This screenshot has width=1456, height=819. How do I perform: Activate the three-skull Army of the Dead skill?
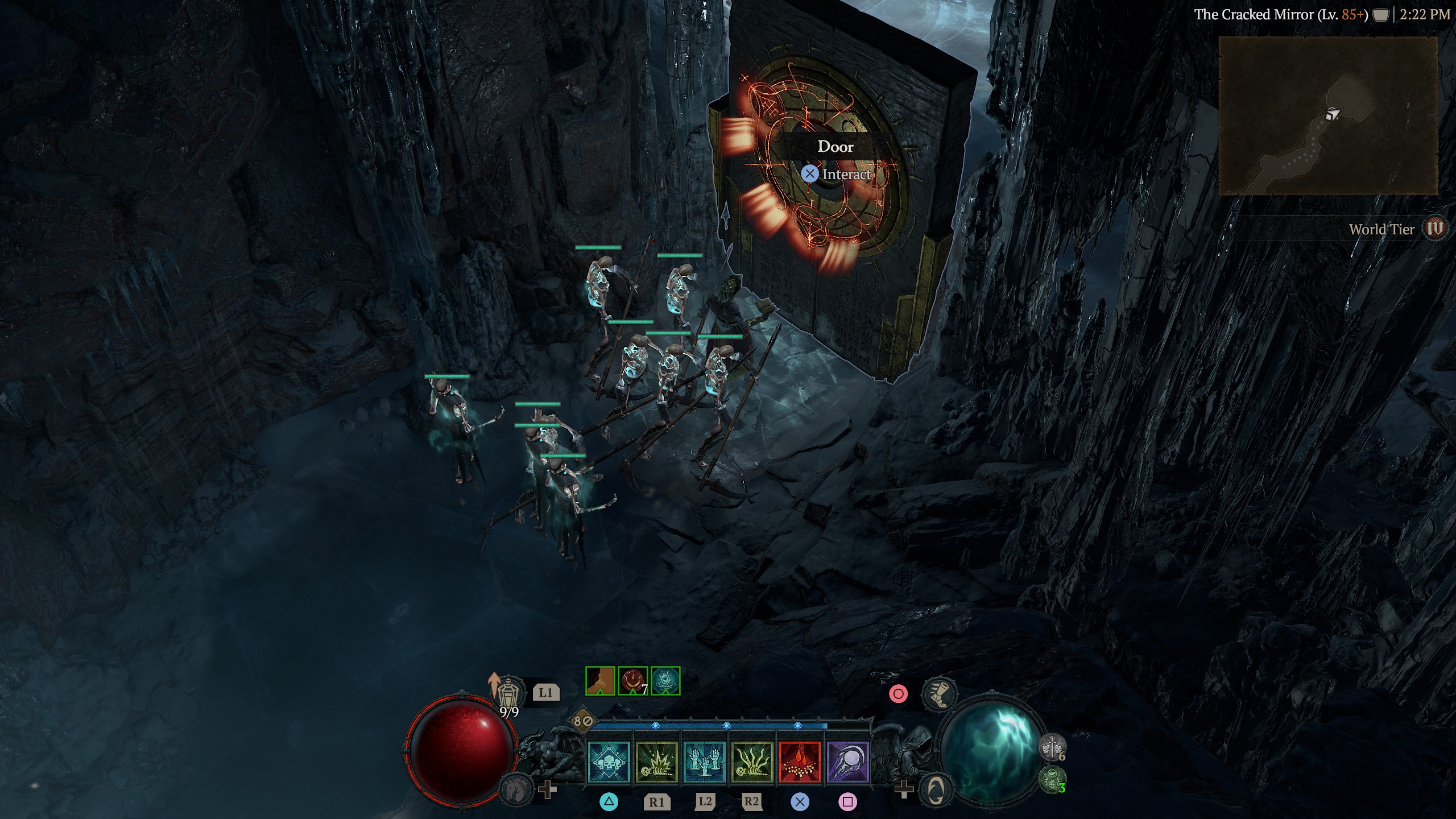tap(609, 762)
